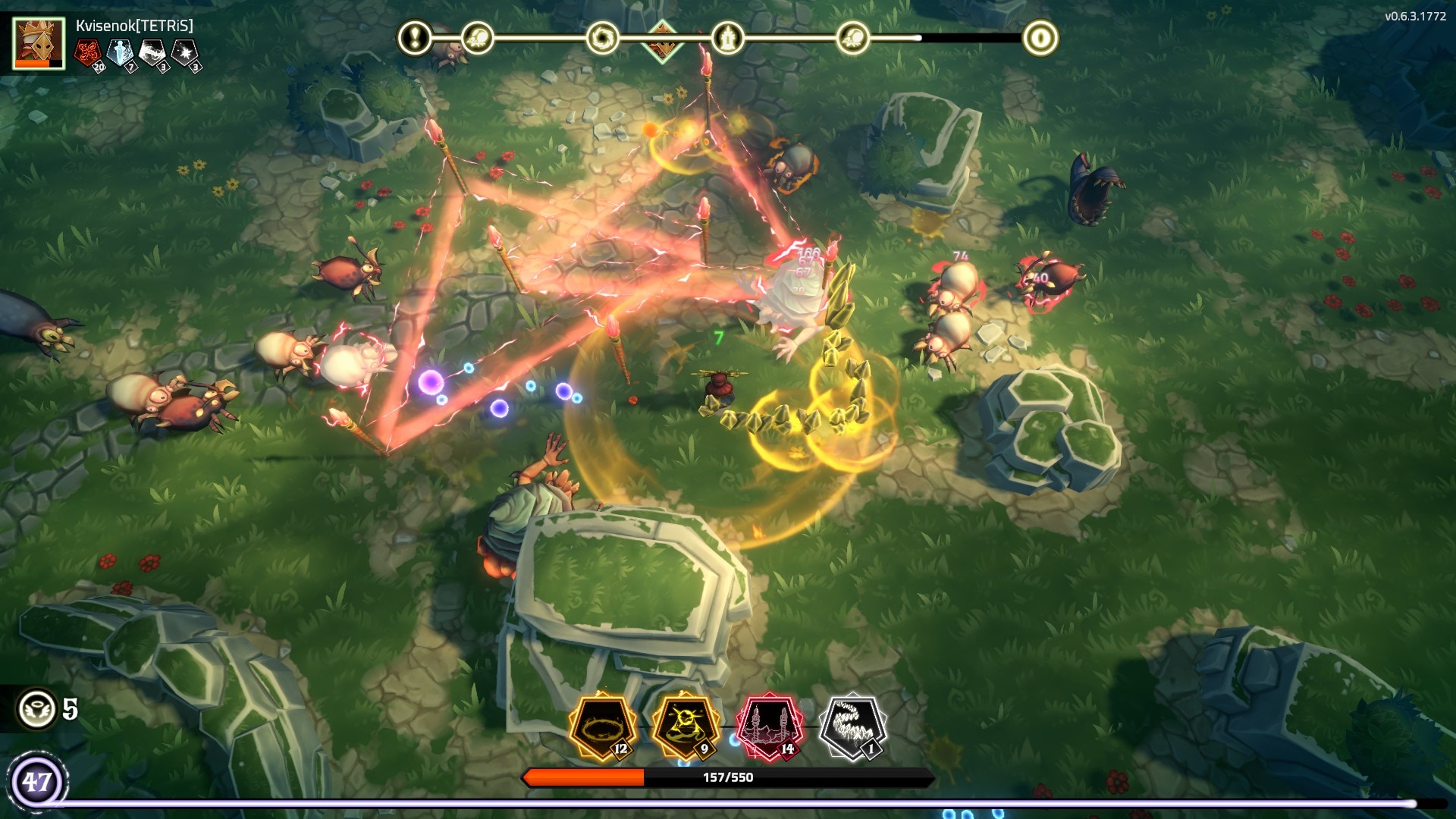Click the final eye marker on timeline

(1040, 37)
